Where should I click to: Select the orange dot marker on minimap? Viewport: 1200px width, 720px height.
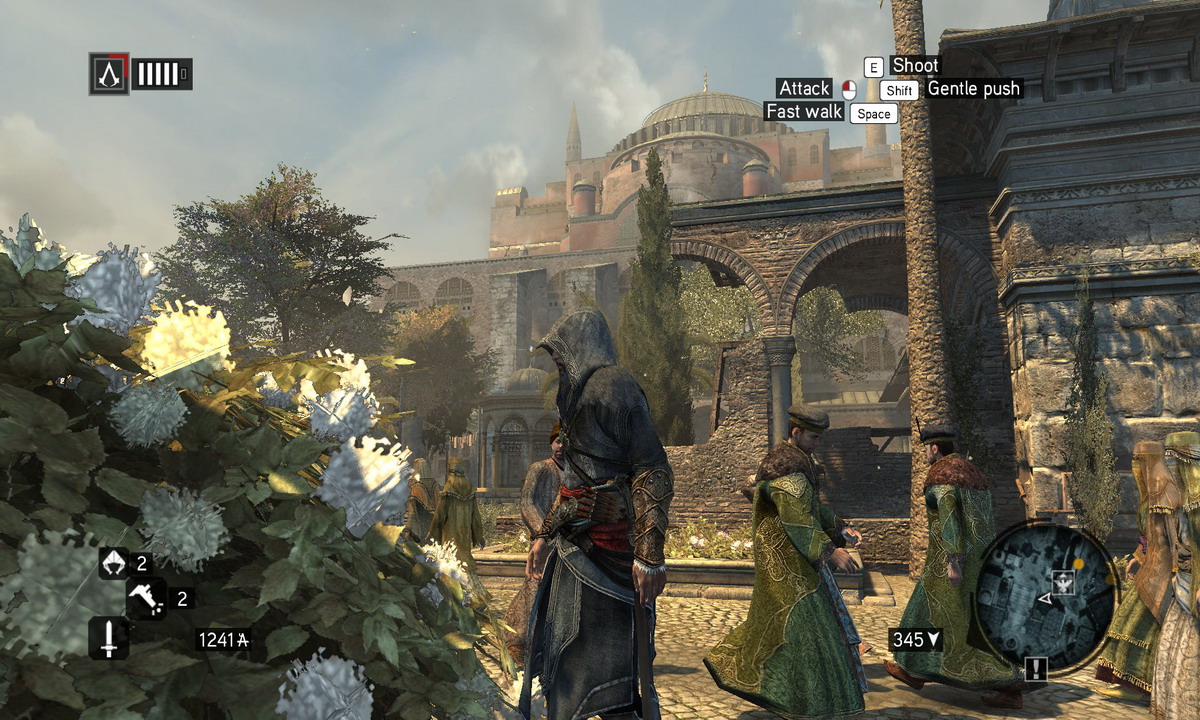point(1078,564)
